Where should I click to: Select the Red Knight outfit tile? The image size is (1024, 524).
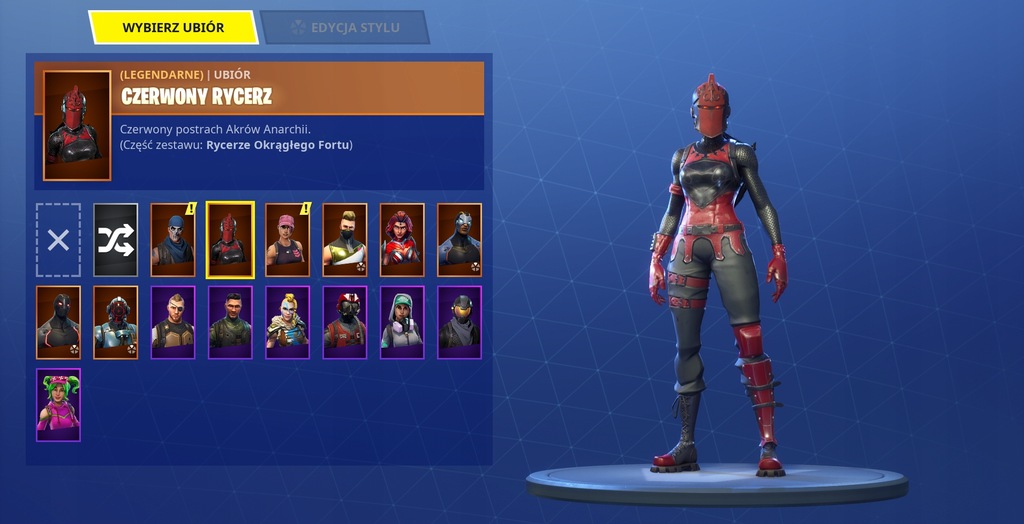pyautogui.click(x=230, y=240)
